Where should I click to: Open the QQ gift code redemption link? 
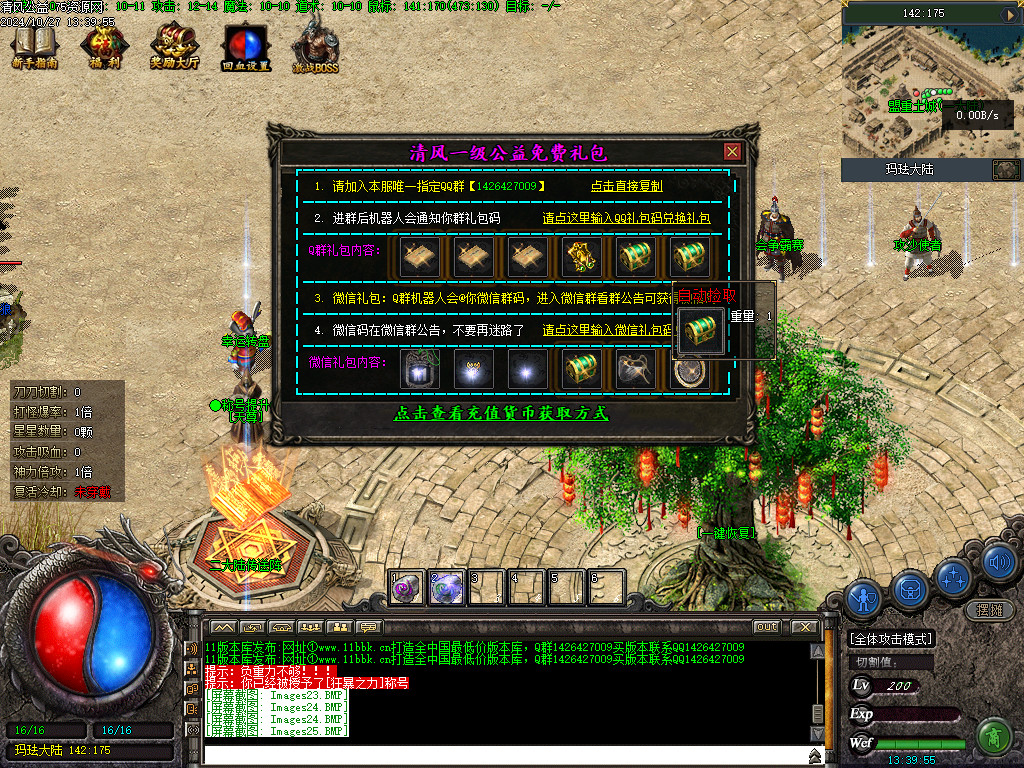[x=626, y=218]
